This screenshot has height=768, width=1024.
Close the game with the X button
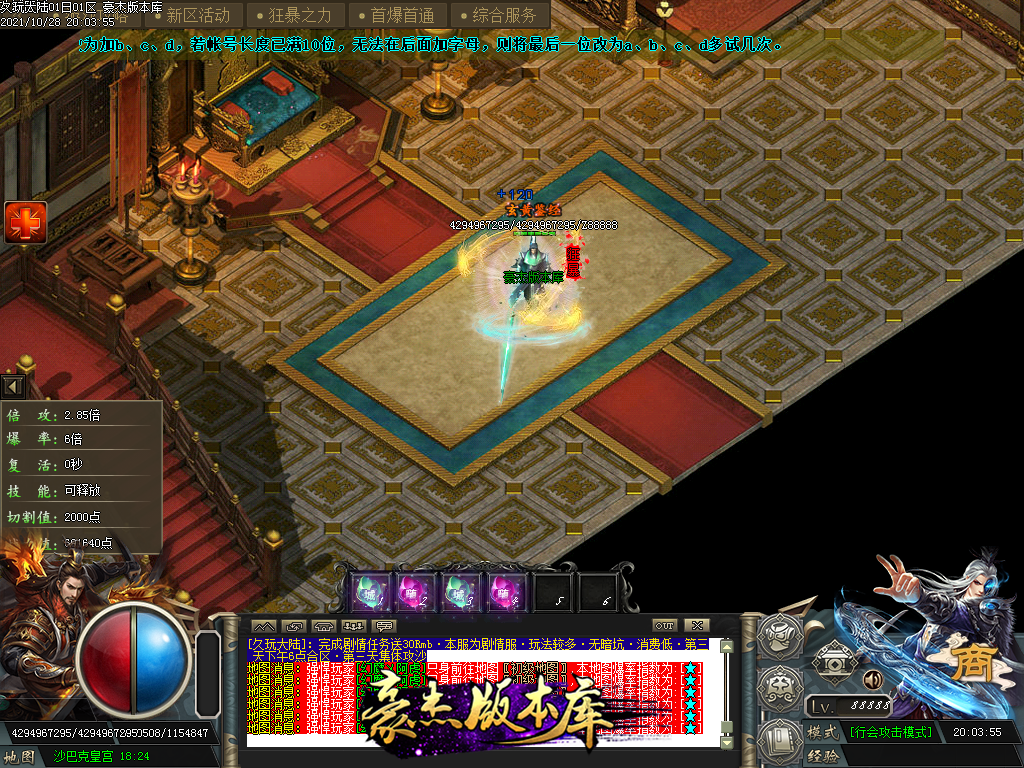698,625
